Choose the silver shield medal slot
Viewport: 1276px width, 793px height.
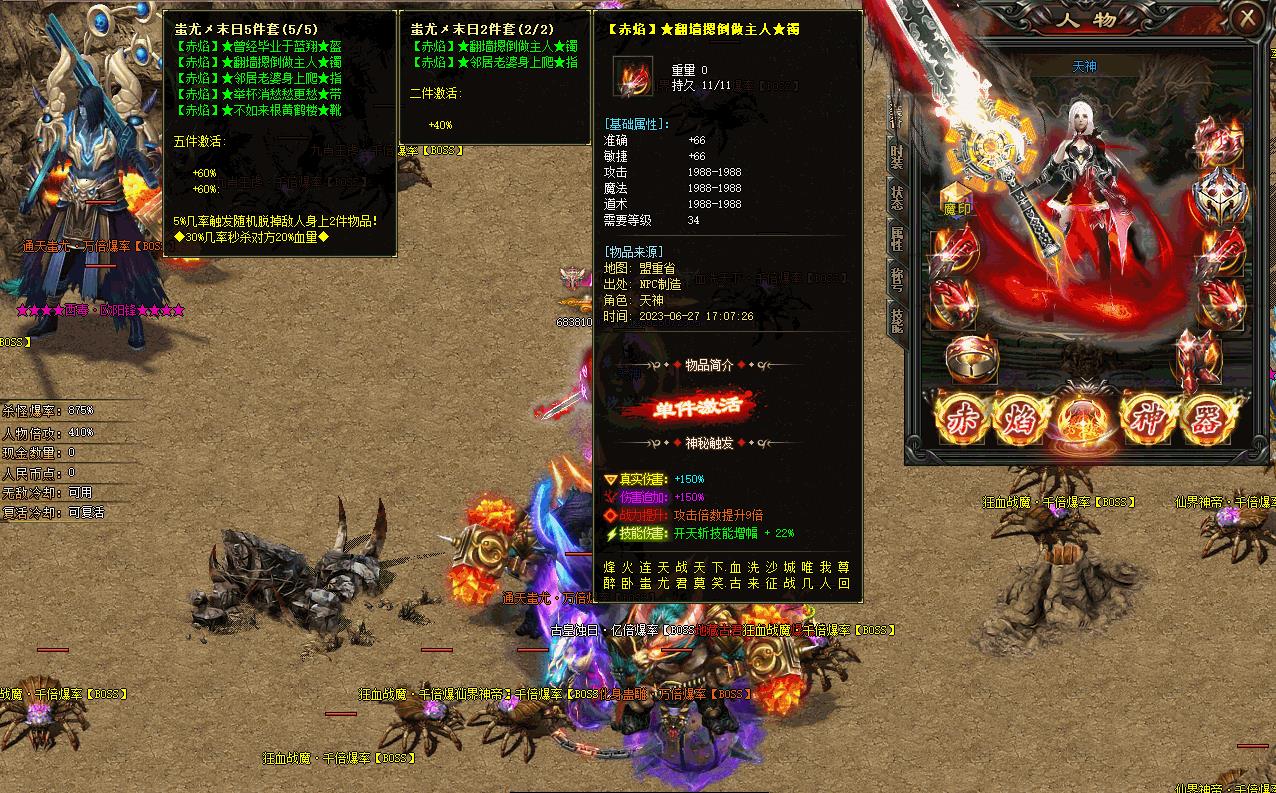(1220, 192)
